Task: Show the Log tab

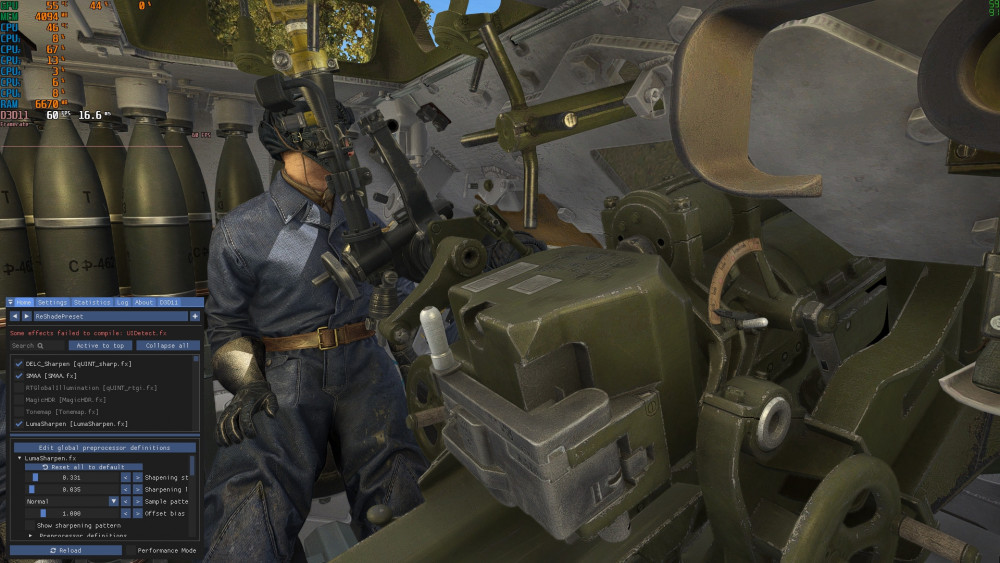Action: click(x=122, y=302)
